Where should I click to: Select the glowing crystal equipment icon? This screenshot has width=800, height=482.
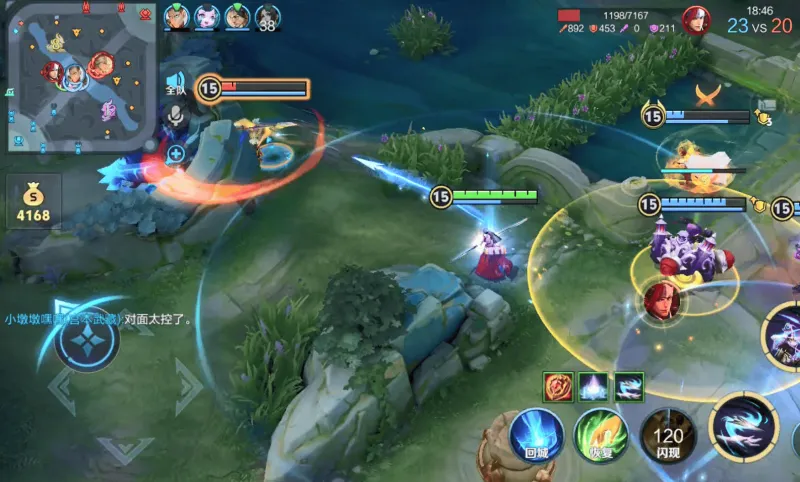(x=593, y=386)
